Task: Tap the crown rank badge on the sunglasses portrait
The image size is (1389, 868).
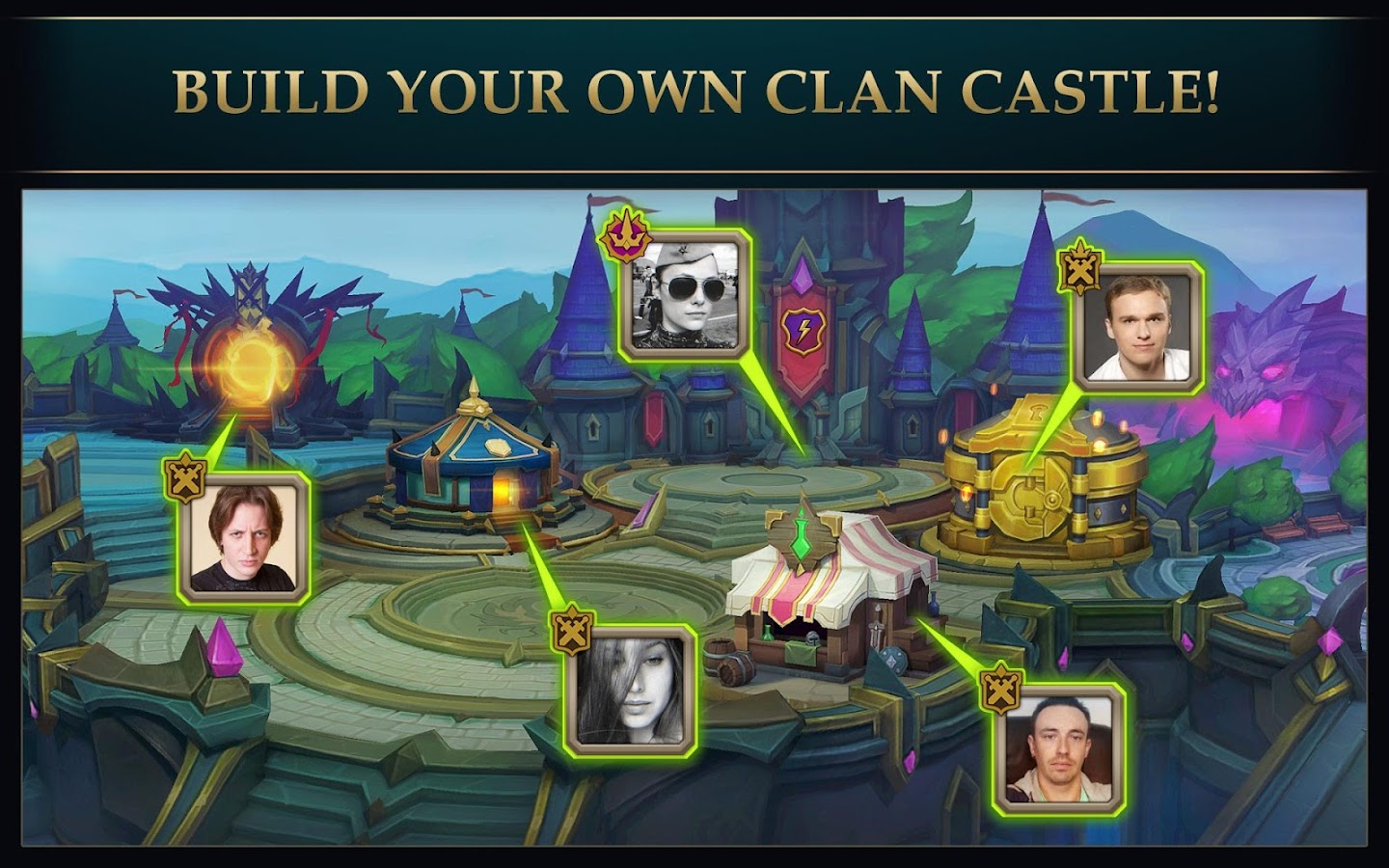Action: coord(625,236)
